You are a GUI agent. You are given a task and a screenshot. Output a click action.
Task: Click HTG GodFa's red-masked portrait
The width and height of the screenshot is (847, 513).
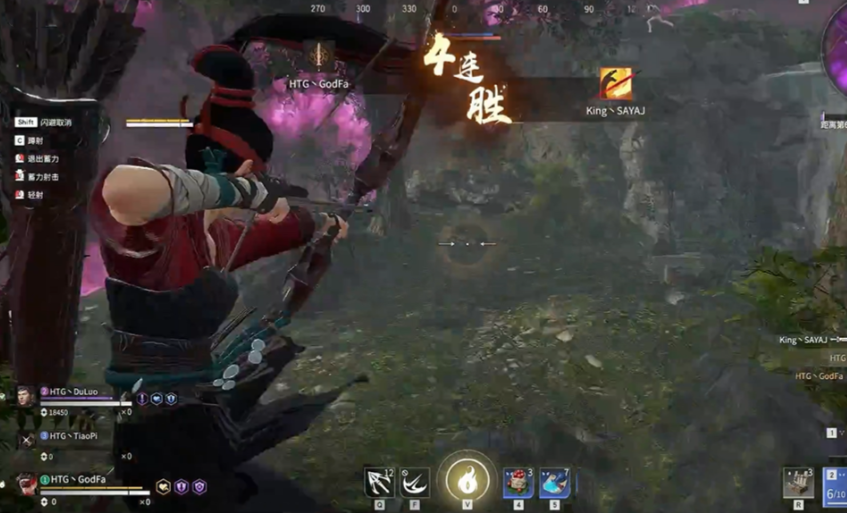26,486
